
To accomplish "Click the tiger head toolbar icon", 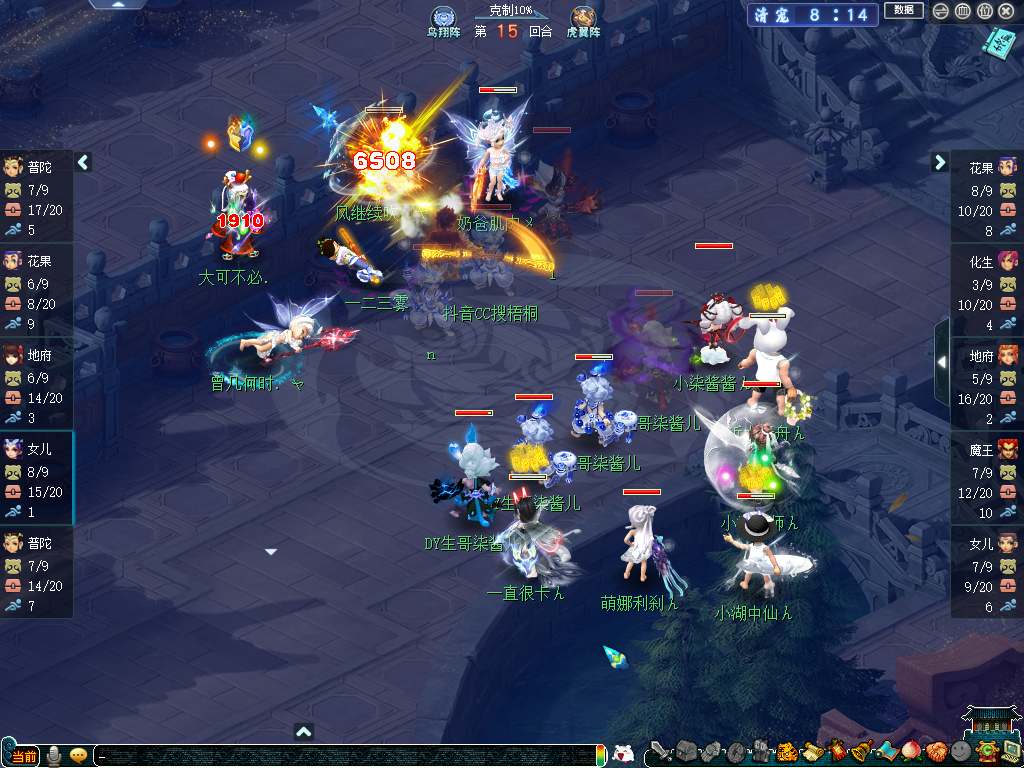I will pyautogui.click(x=786, y=751).
